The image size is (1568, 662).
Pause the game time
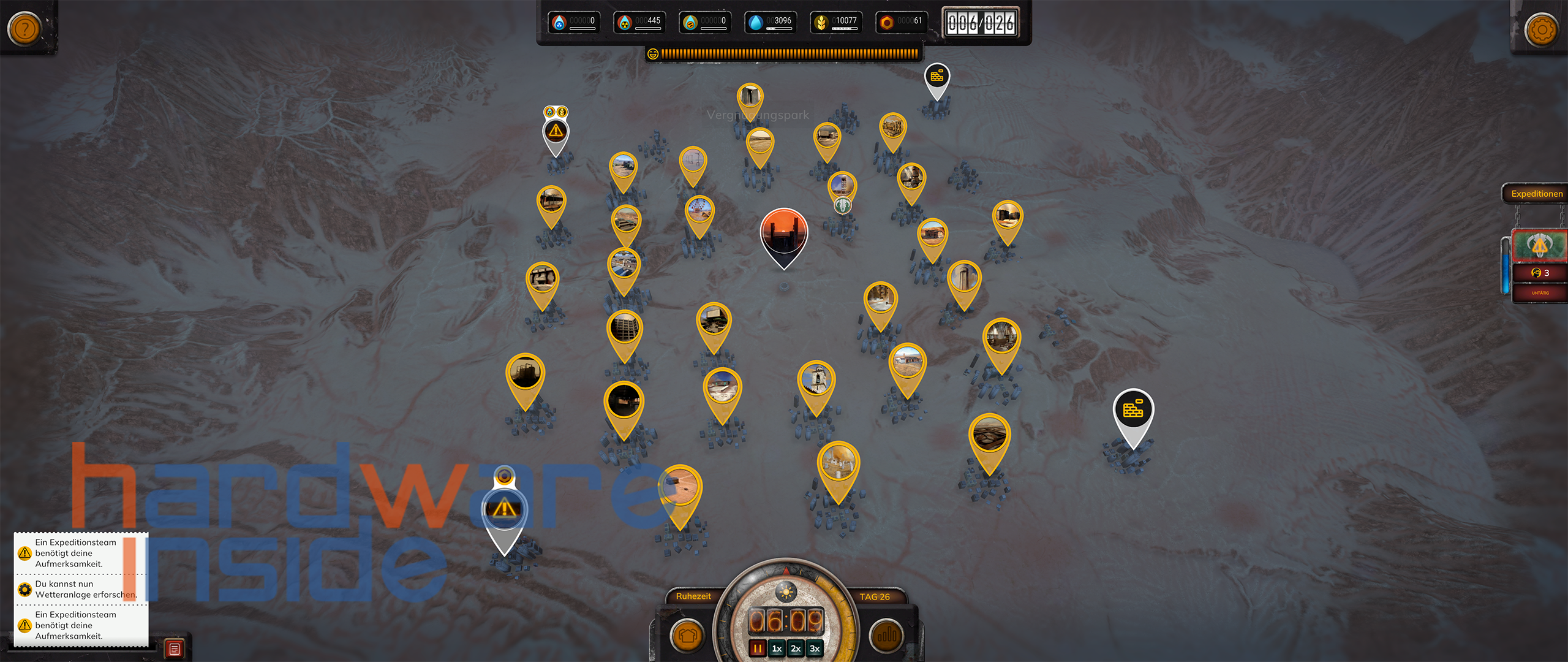click(758, 649)
